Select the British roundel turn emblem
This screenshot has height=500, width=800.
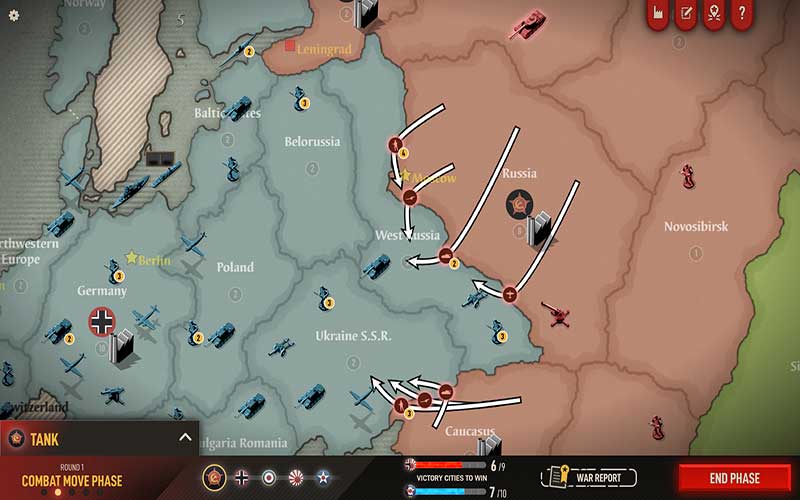[269, 477]
